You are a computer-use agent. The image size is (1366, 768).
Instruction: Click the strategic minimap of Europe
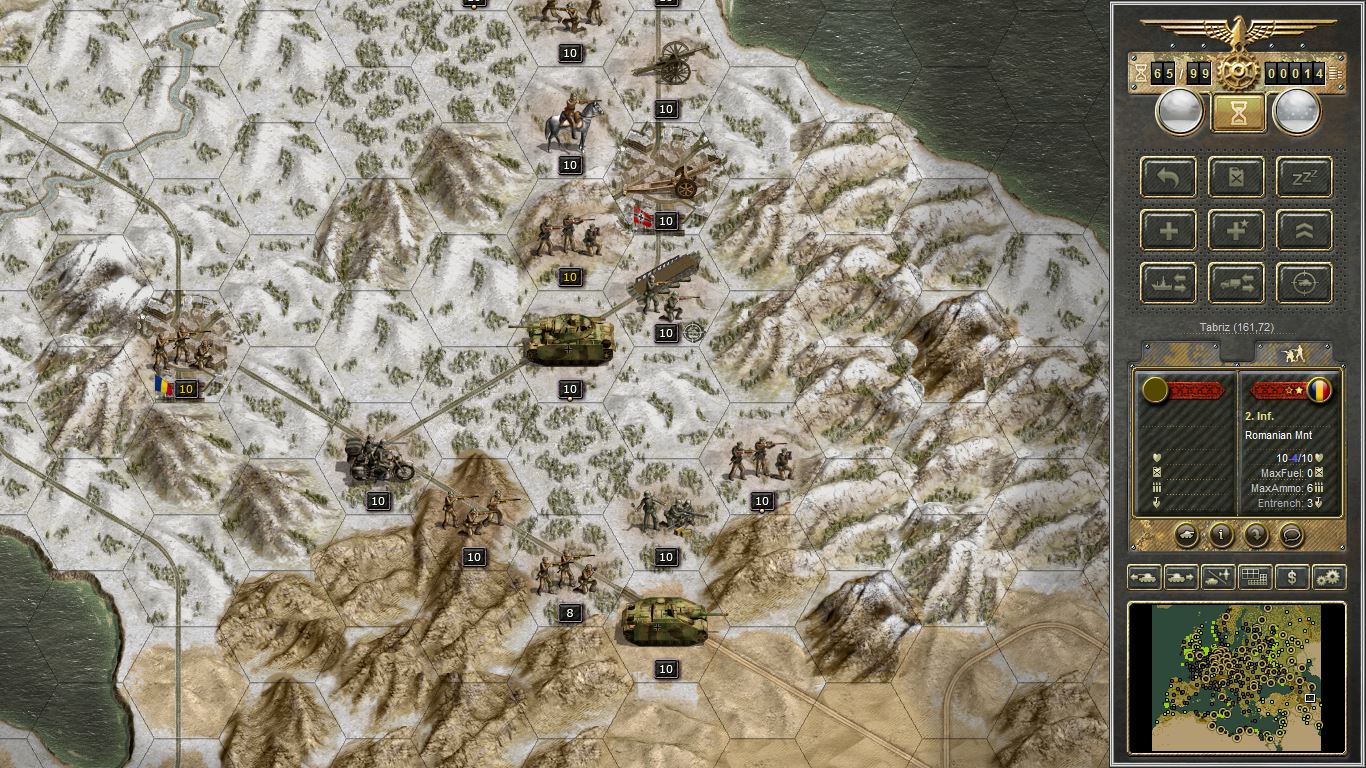click(x=1237, y=676)
